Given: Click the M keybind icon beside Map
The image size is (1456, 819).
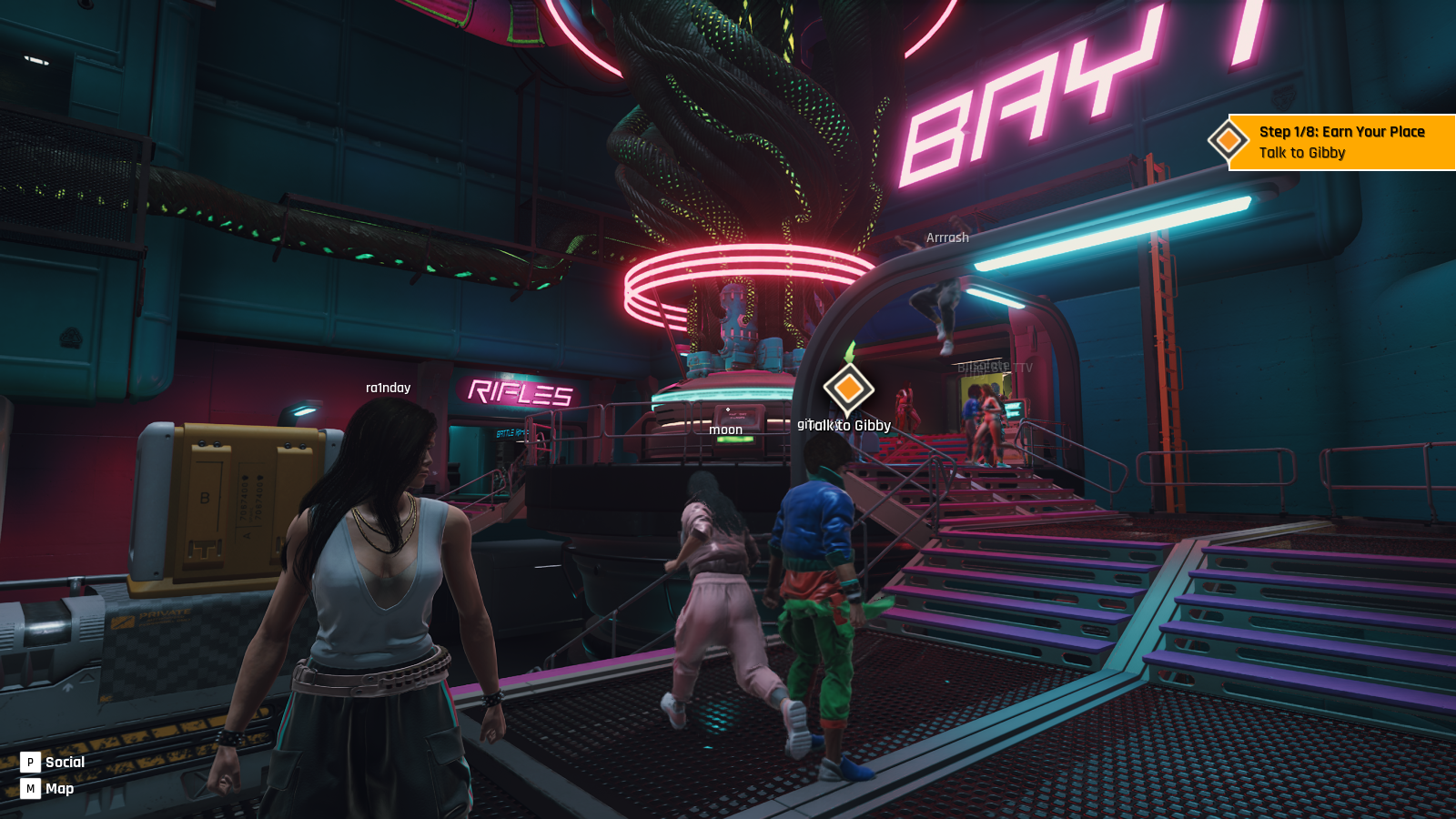Looking at the screenshot, I should [x=32, y=789].
